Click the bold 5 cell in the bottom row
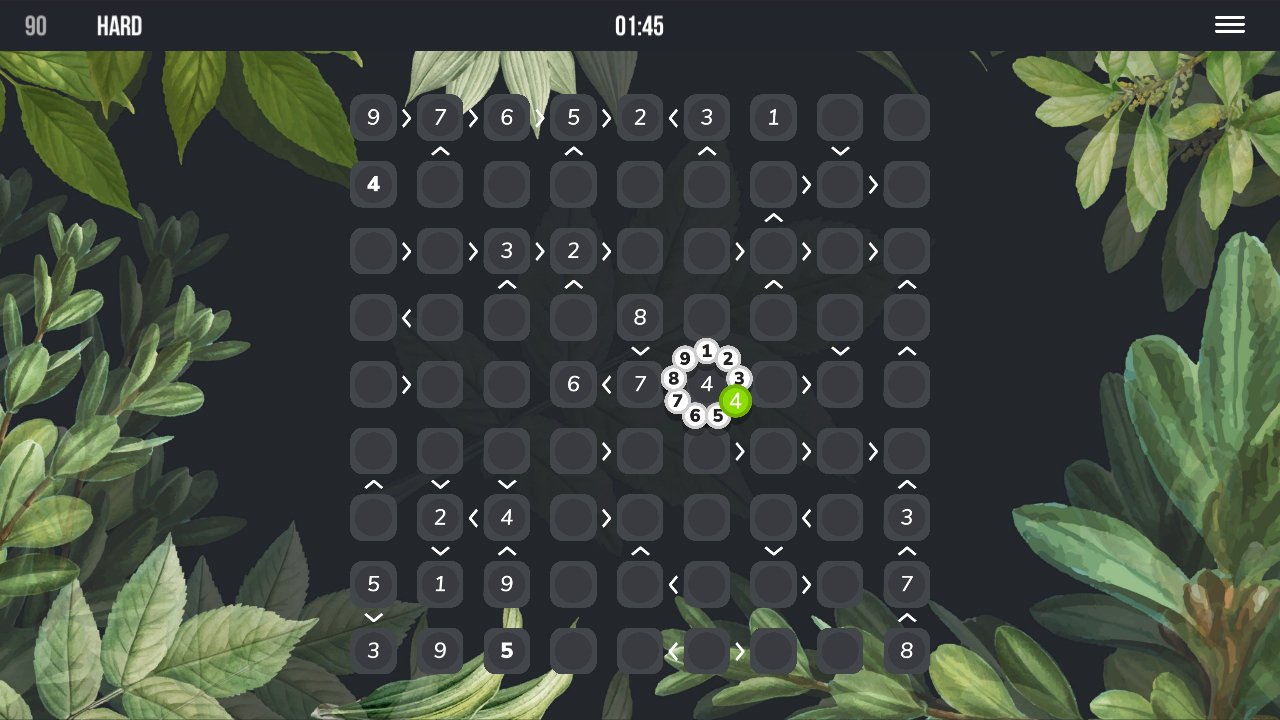1280x720 pixels. (506, 650)
